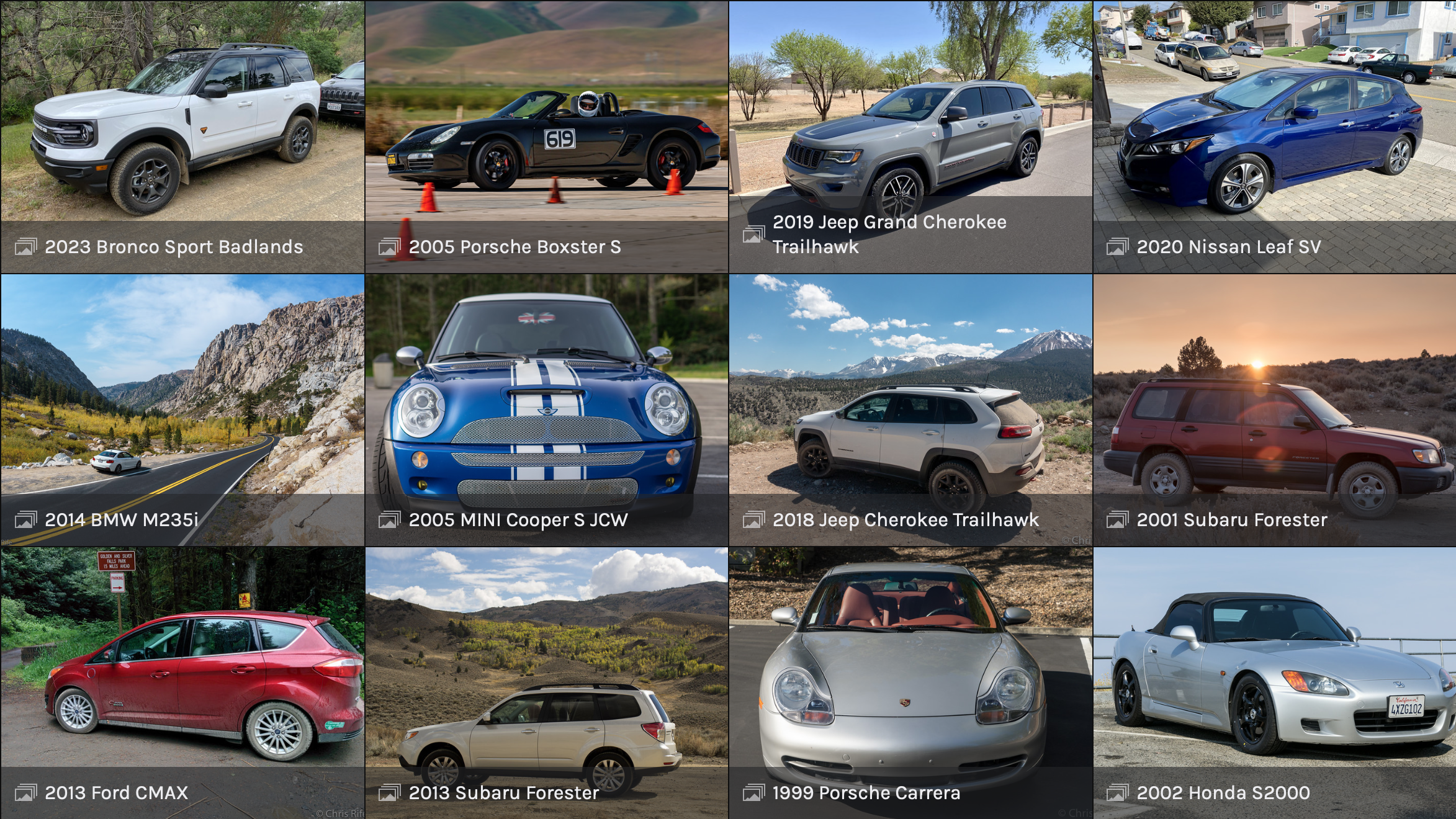Open the 2019 Jeep Grand Cherokee Trailhawk album
The image size is (1456, 819).
pos(910,136)
